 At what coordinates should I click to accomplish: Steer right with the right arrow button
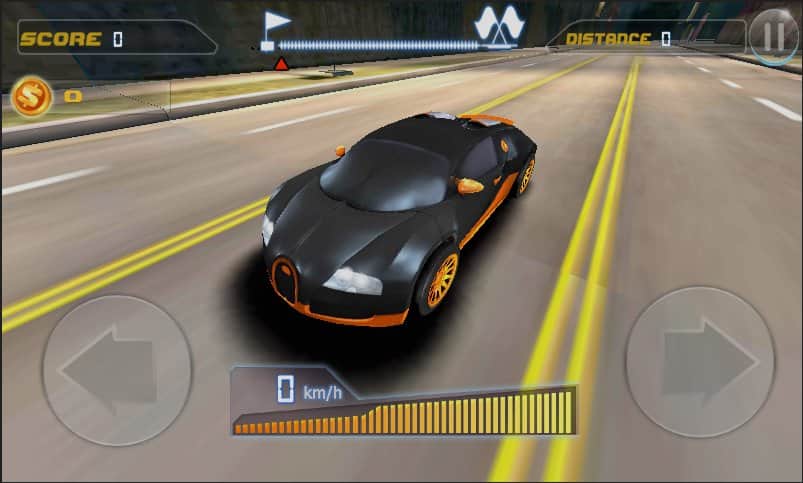click(700, 362)
